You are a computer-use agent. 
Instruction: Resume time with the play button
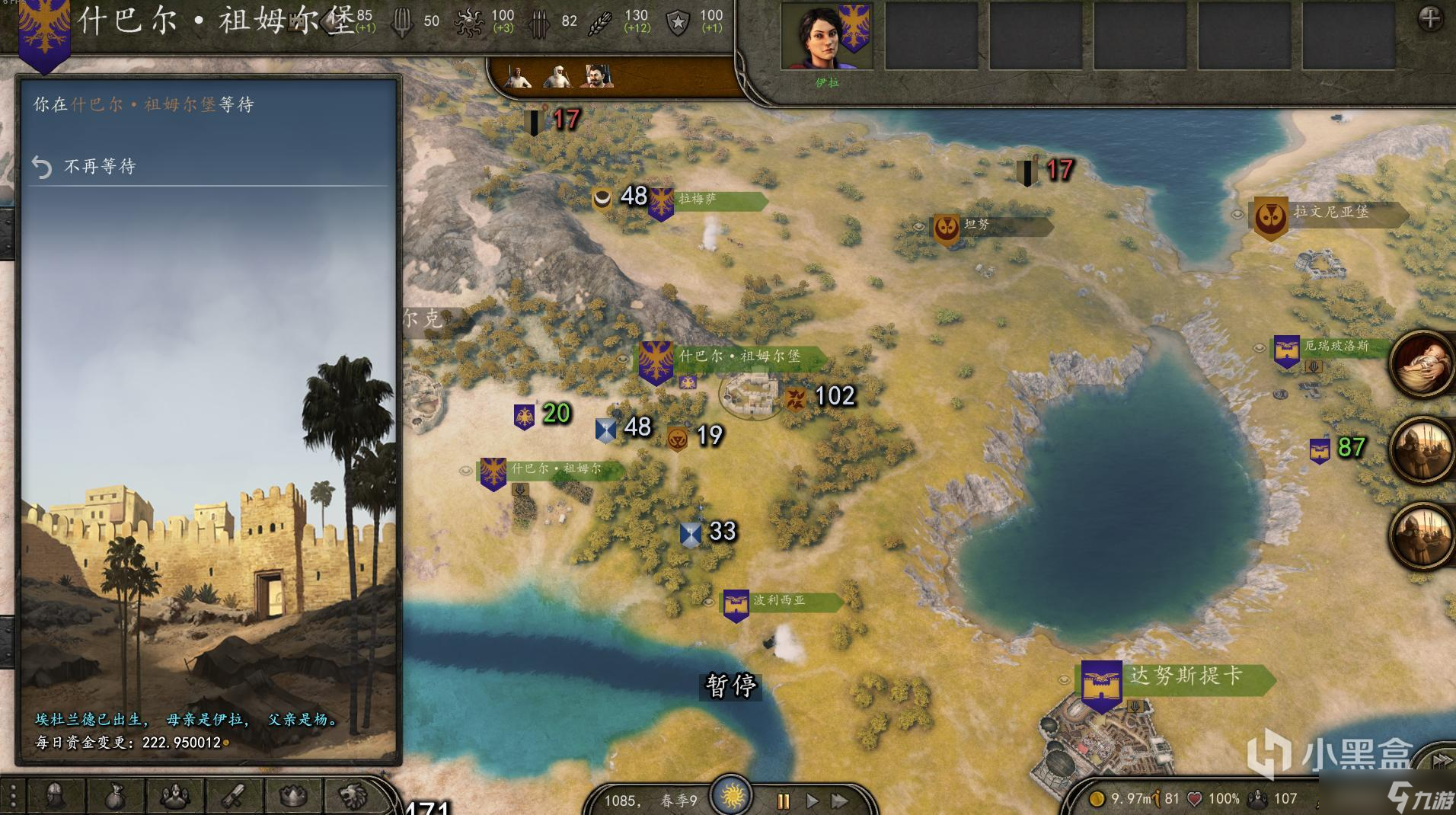click(x=812, y=801)
